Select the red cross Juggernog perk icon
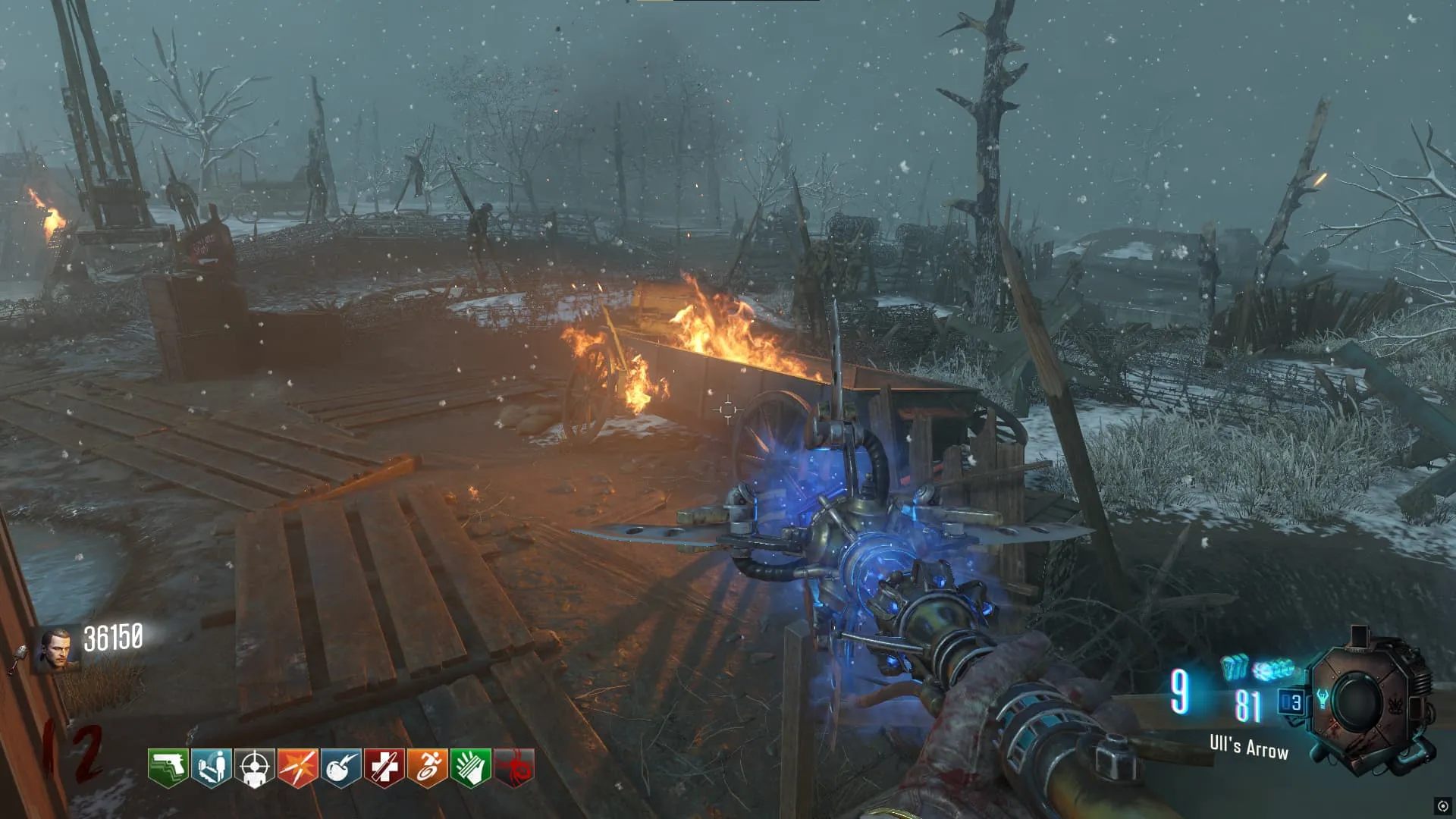1456x819 pixels. [x=384, y=767]
